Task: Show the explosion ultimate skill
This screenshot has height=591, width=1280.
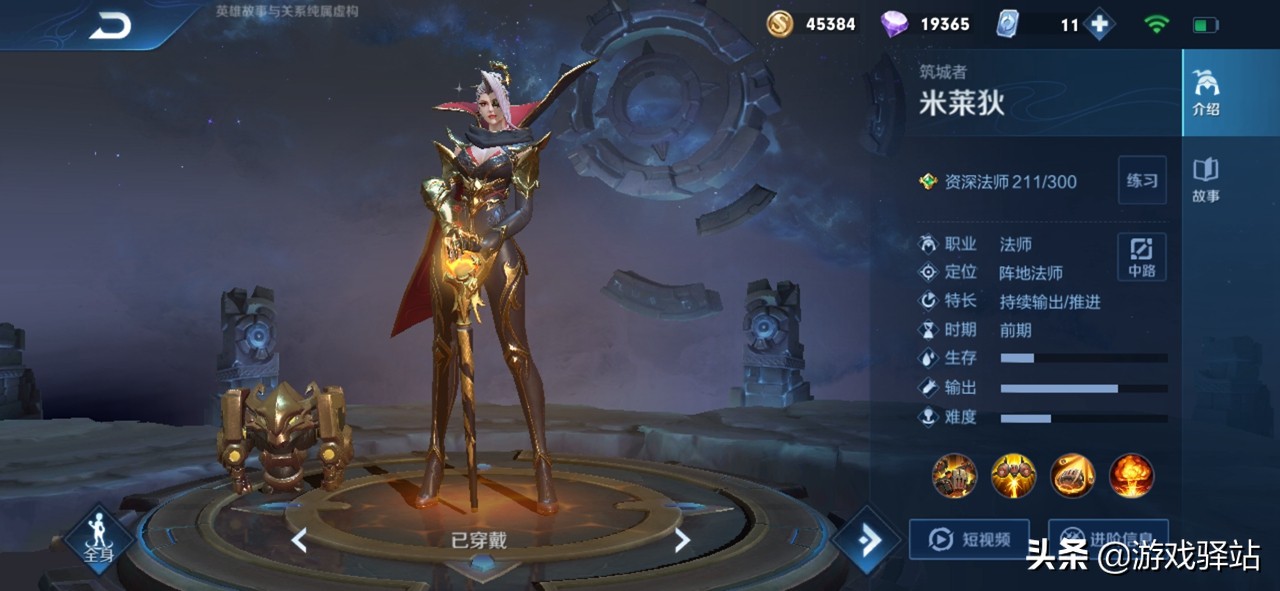Action: pyautogui.click(x=1131, y=476)
